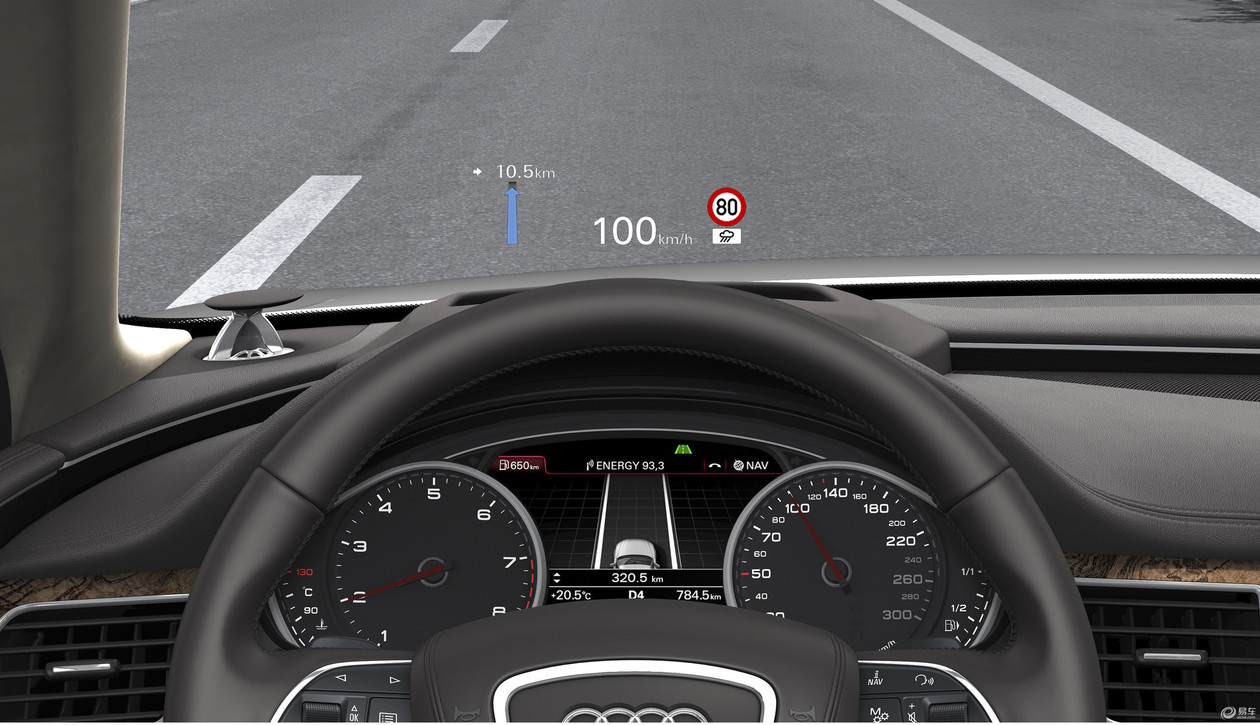Select the 650 km fuel range tab
The height and width of the screenshot is (725, 1260).
pos(519,465)
